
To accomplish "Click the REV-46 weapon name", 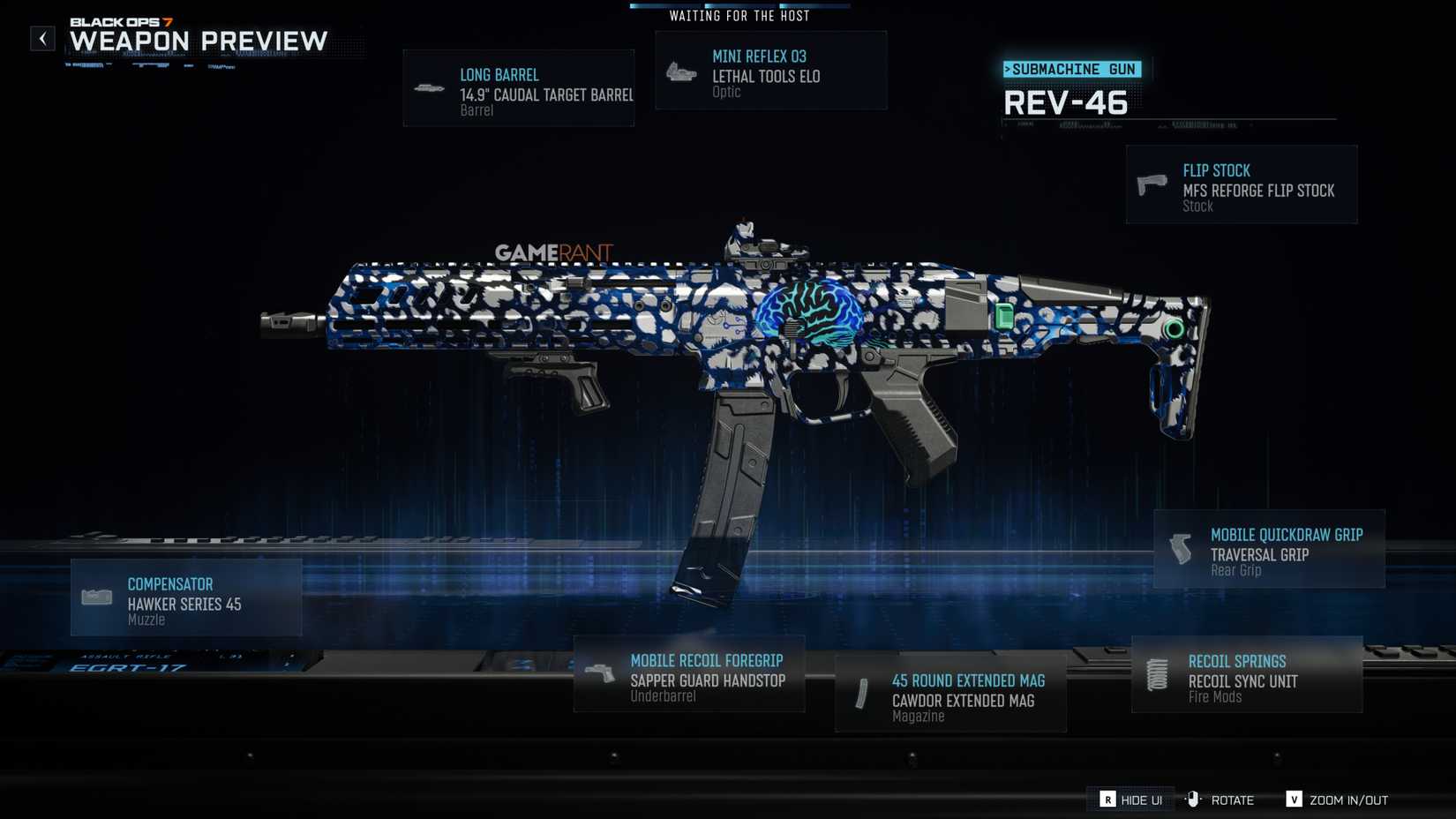I will pos(1067,103).
